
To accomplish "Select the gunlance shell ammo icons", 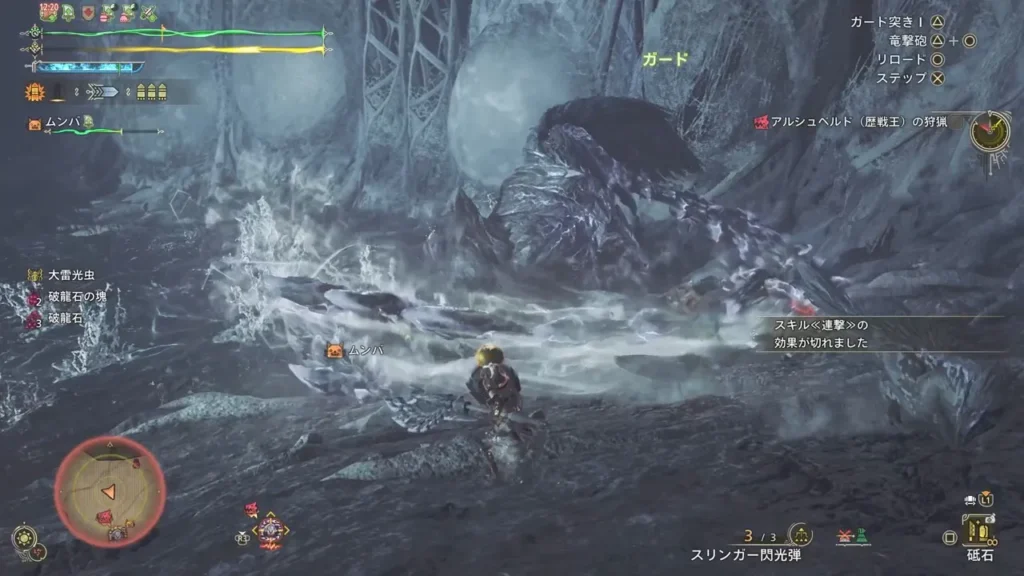I will [150, 92].
